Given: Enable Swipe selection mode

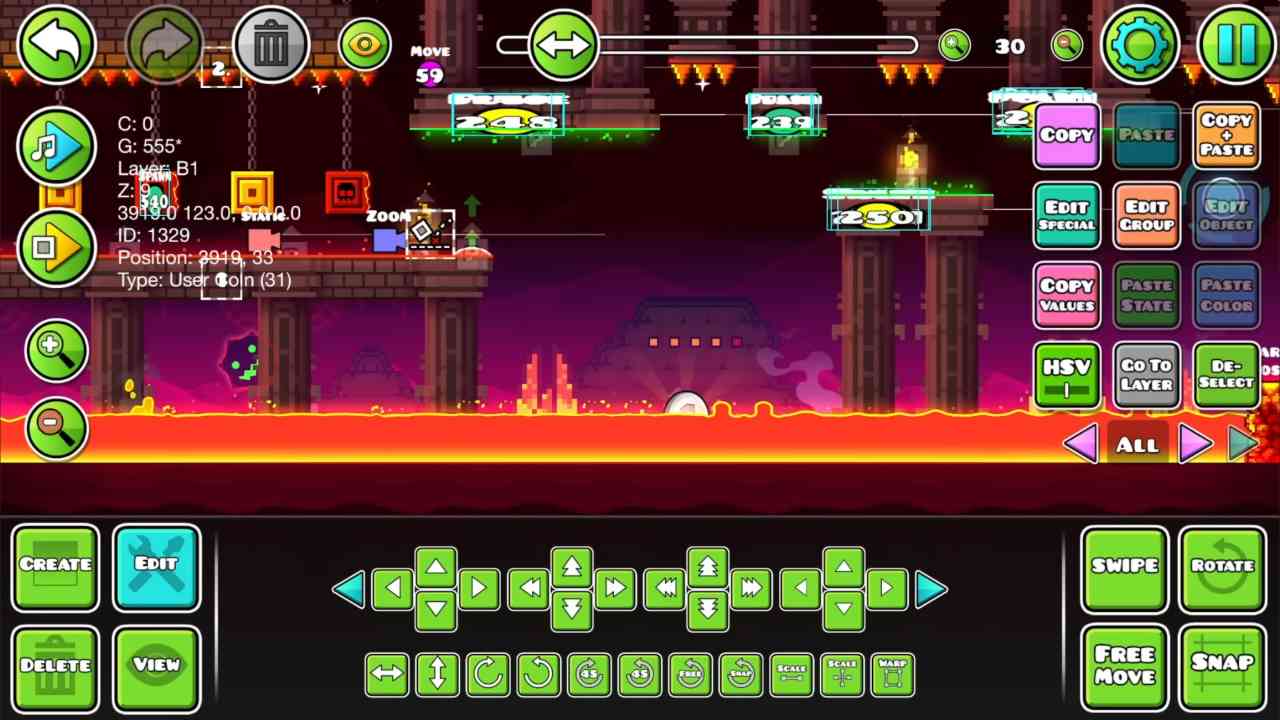Looking at the screenshot, I should (1124, 566).
